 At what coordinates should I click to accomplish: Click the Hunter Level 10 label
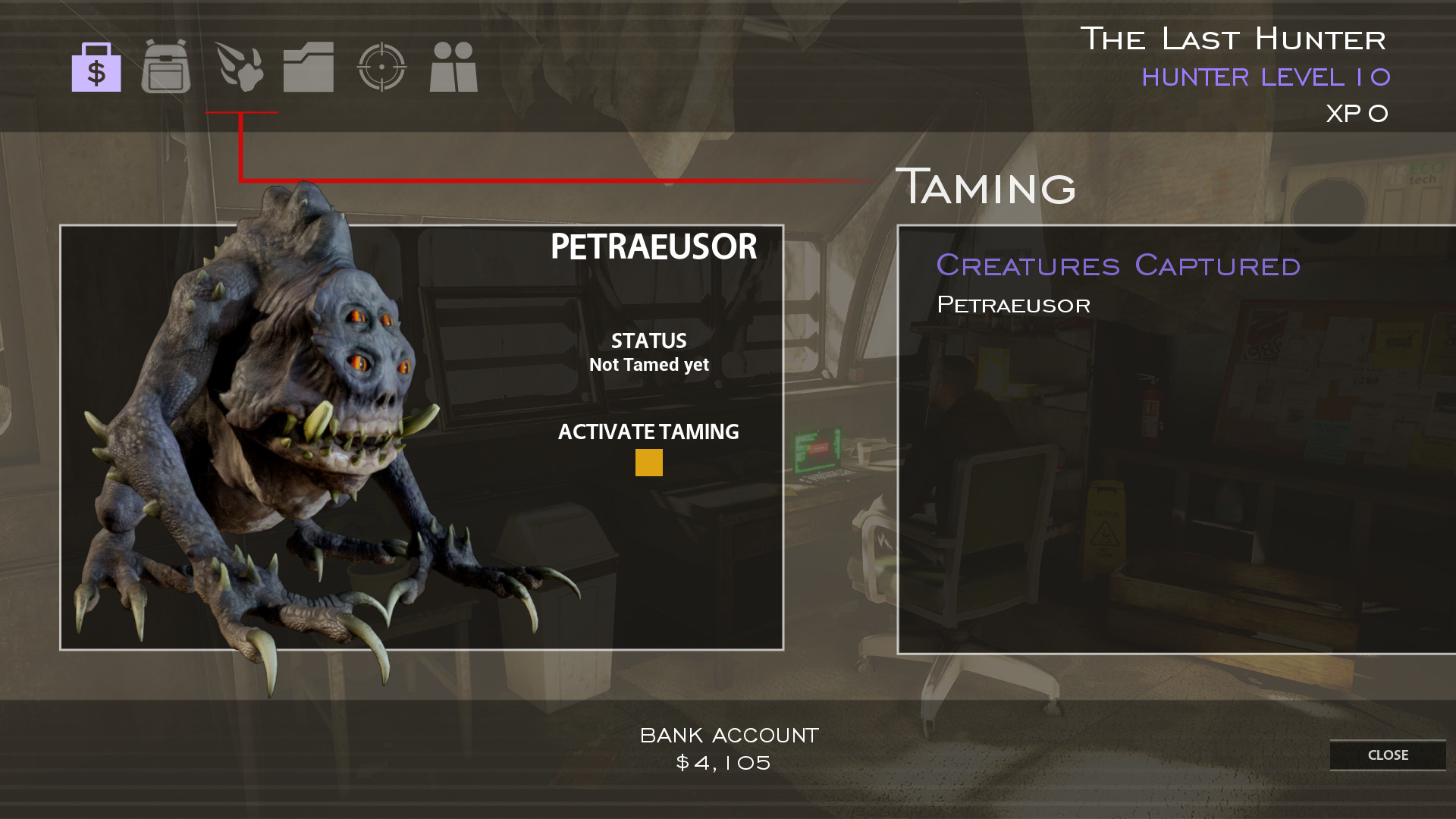pos(1266,77)
